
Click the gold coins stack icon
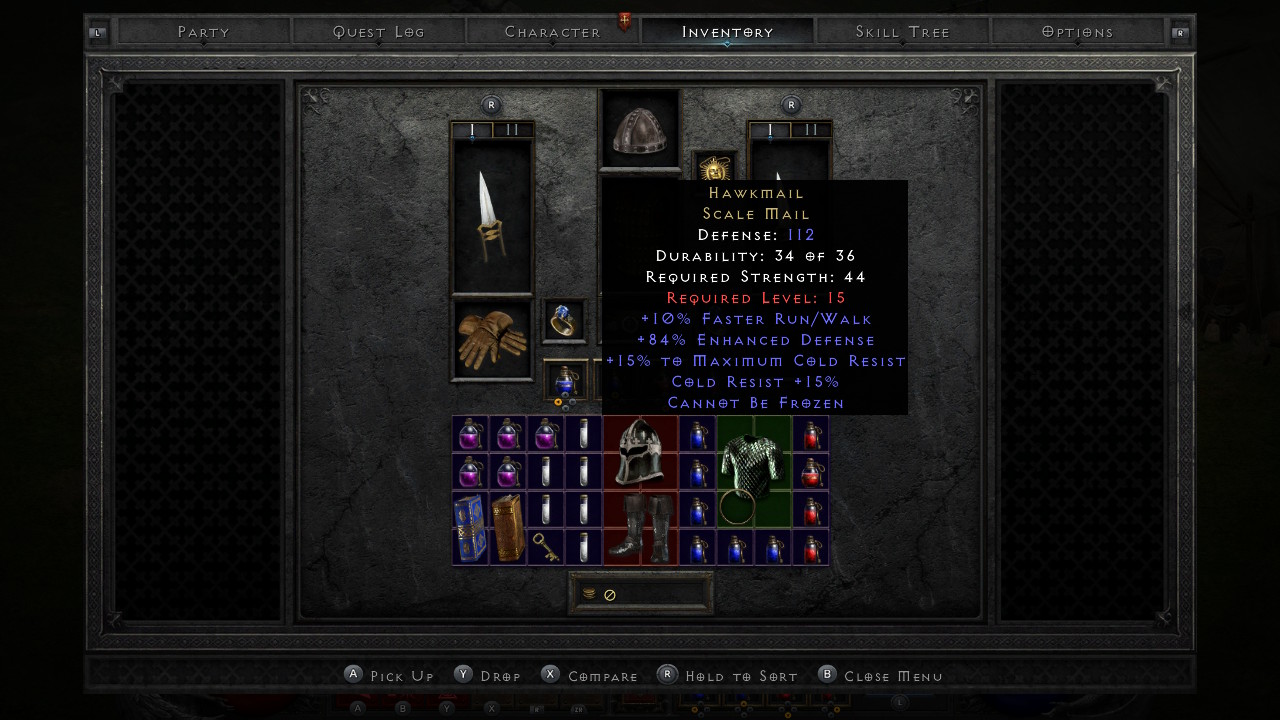(589, 594)
